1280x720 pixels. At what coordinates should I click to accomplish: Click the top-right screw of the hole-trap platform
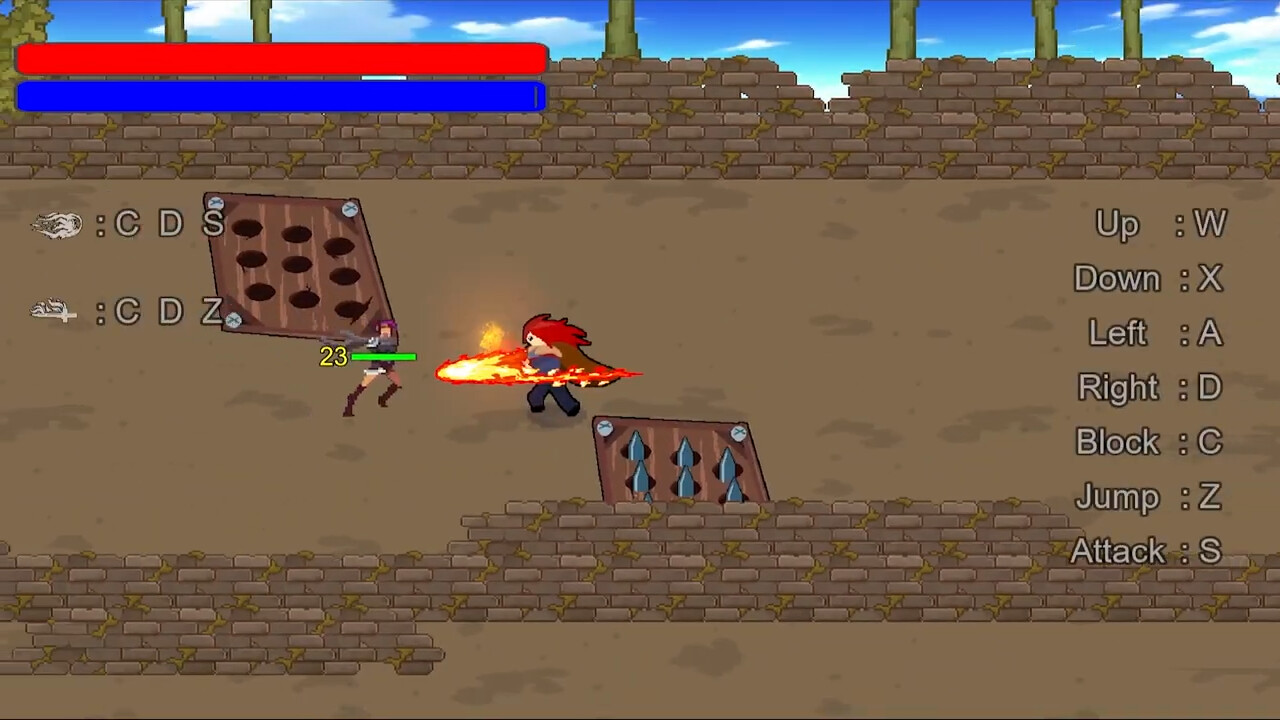point(352,210)
